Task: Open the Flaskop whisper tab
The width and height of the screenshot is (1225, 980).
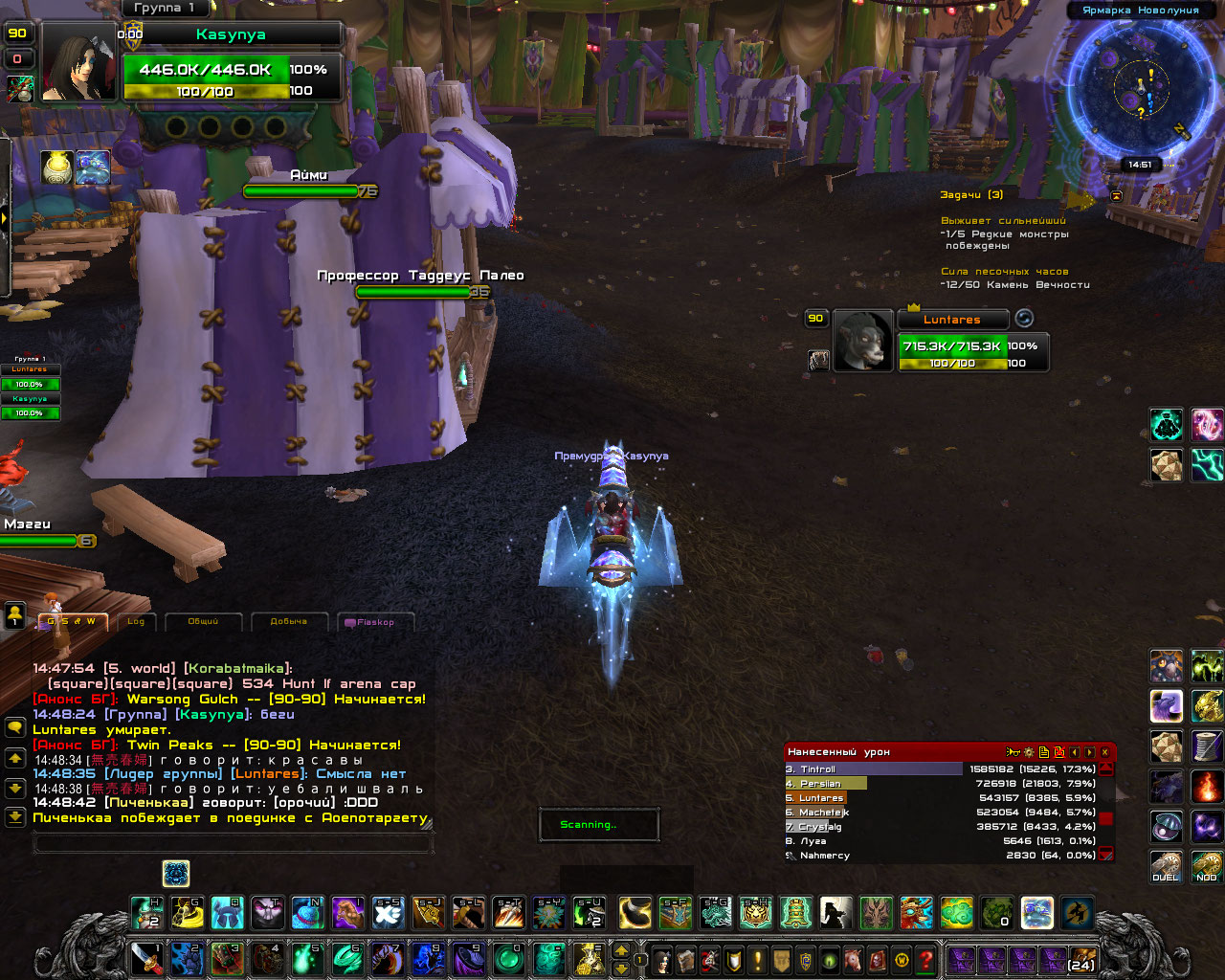Action: [x=375, y=622]
